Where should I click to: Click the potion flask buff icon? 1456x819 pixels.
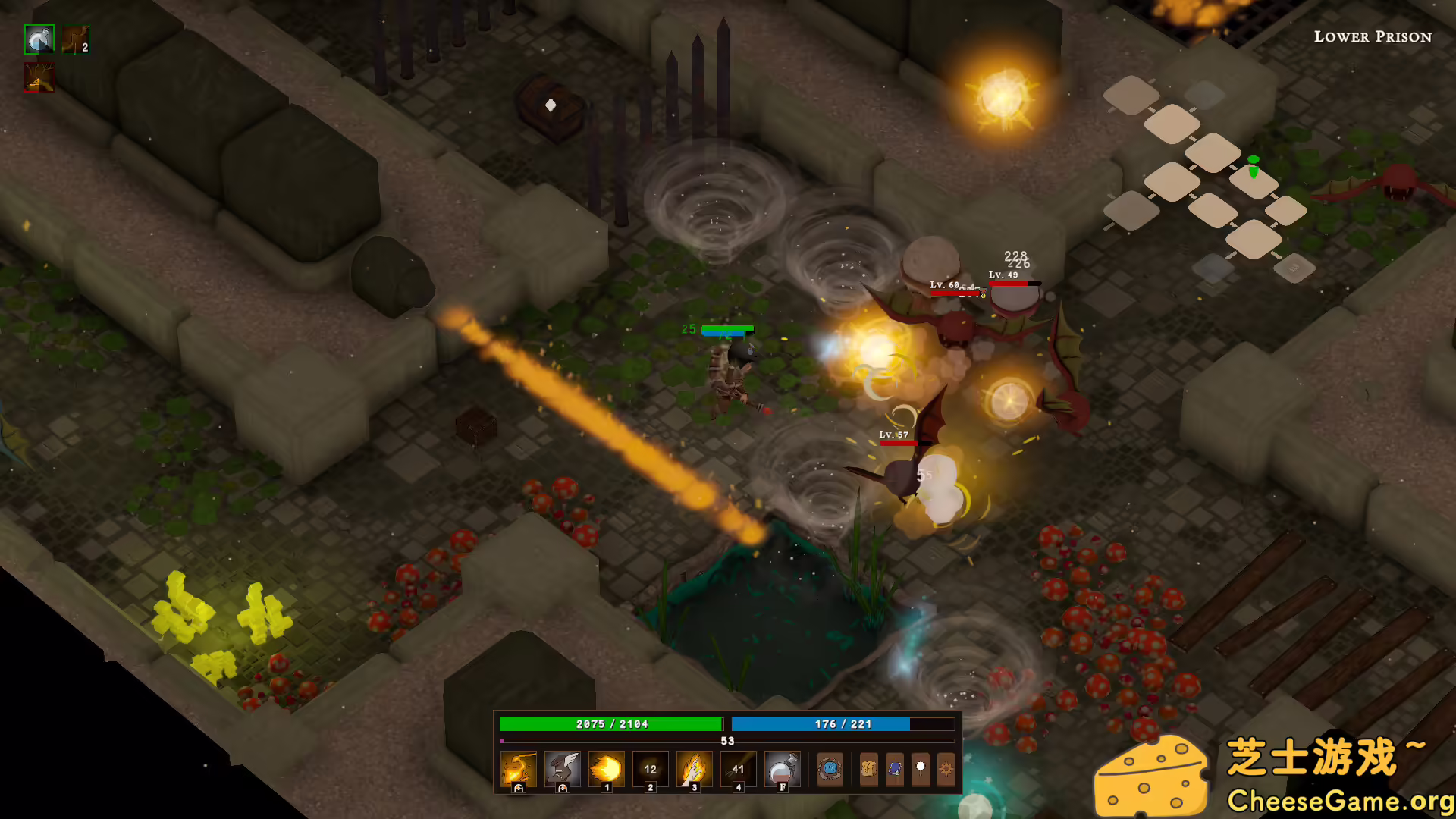(39, 39)
